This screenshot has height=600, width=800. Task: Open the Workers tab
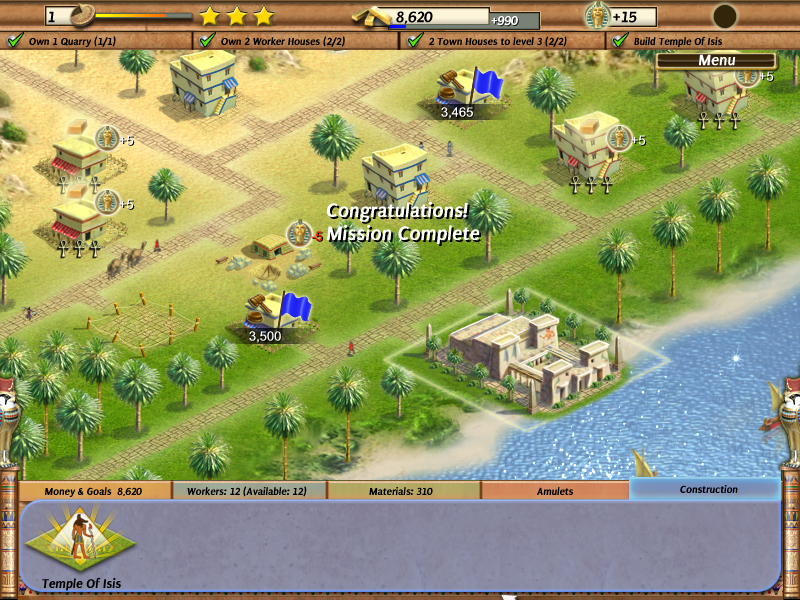249,491
